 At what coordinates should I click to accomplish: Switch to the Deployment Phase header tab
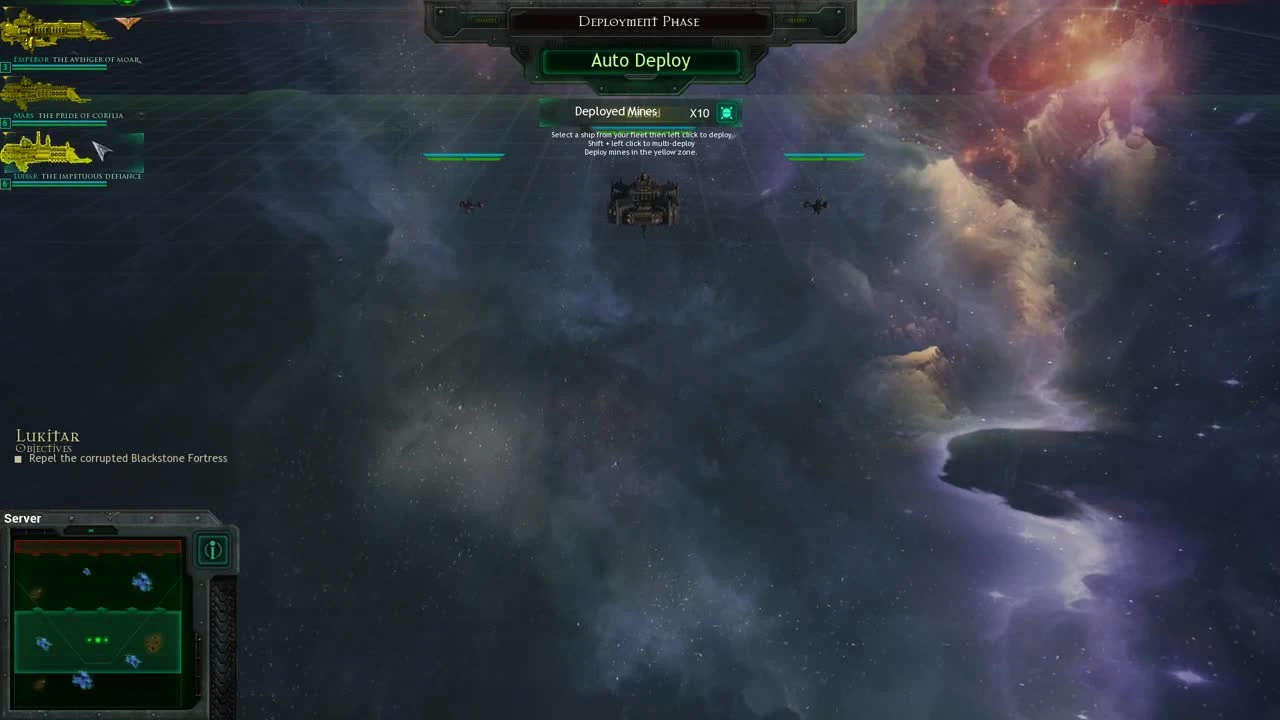pos(639,21)
